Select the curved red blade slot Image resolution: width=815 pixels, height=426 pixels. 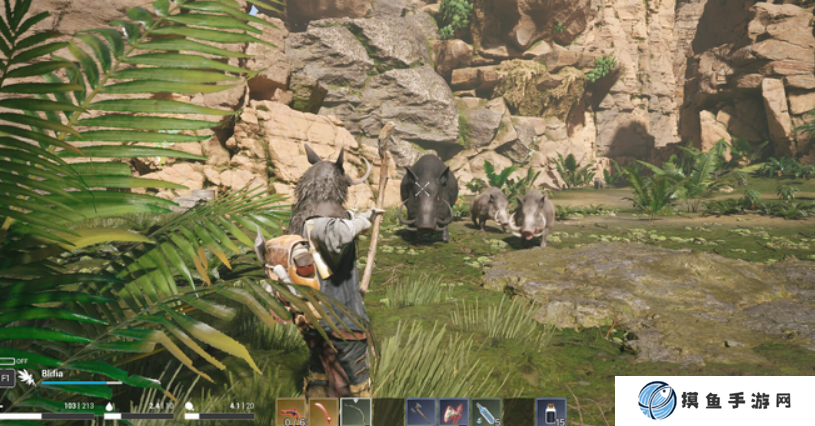pos(323,412)
